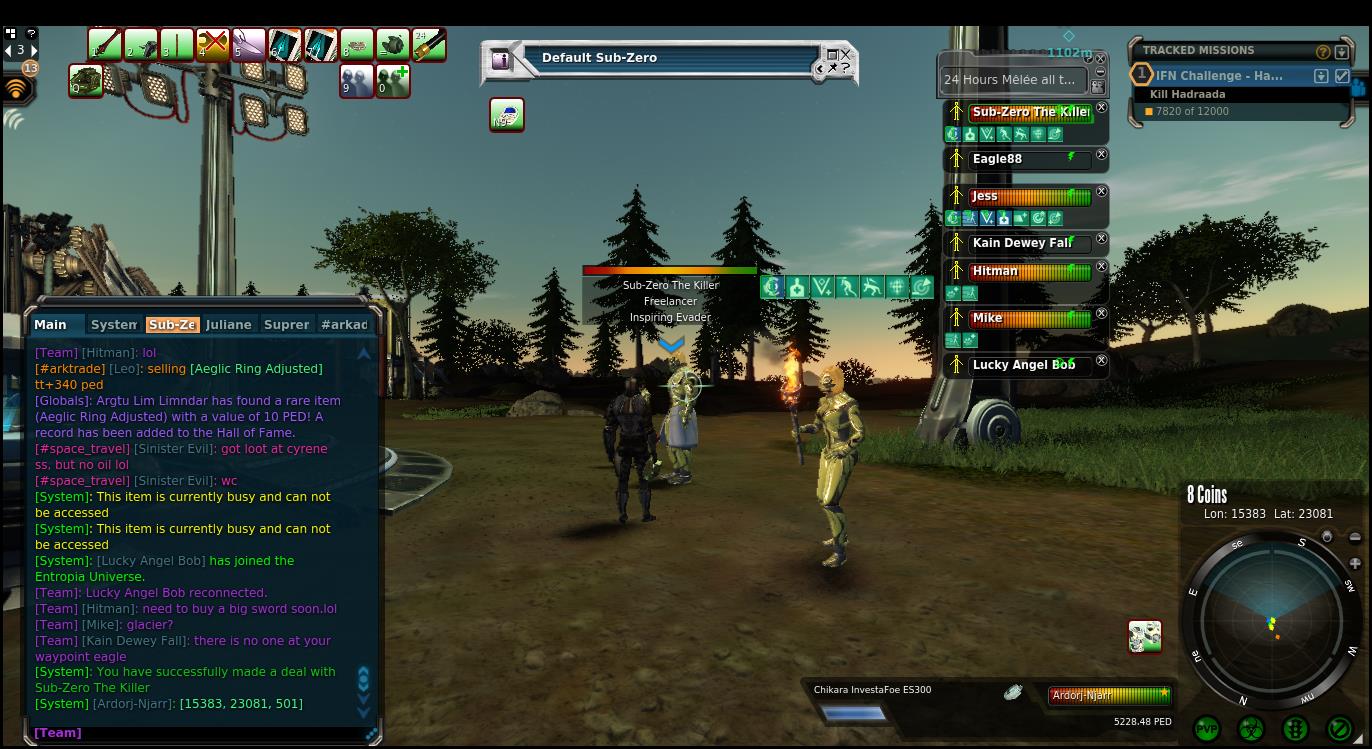Click the green-plus team icon in slot 0

click(392, 81)
